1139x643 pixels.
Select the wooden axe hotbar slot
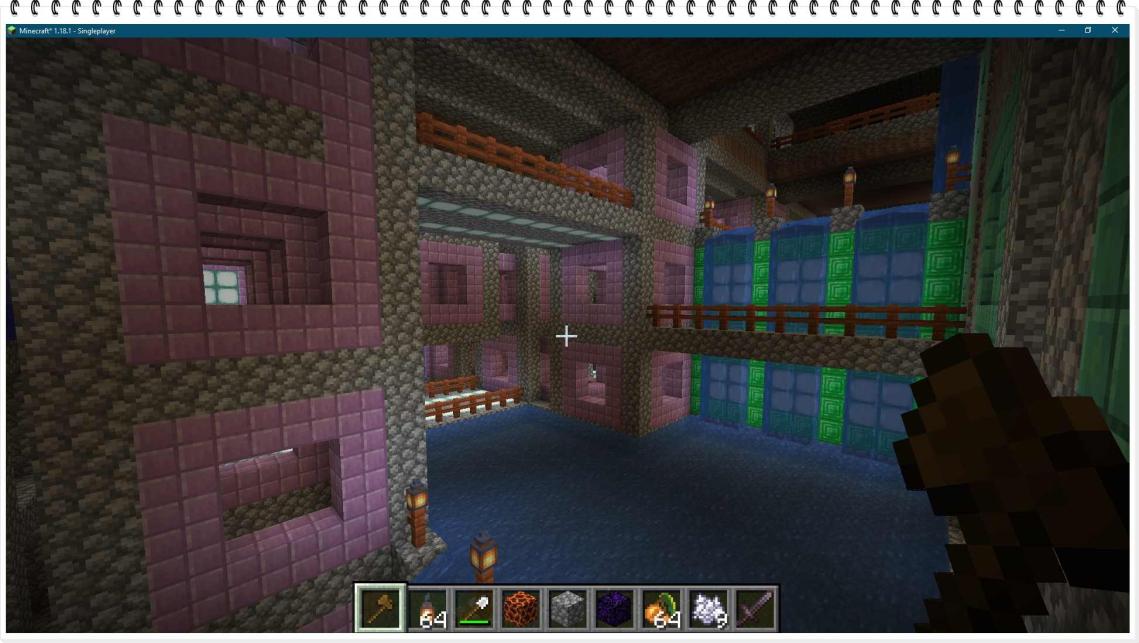point(381,608)
